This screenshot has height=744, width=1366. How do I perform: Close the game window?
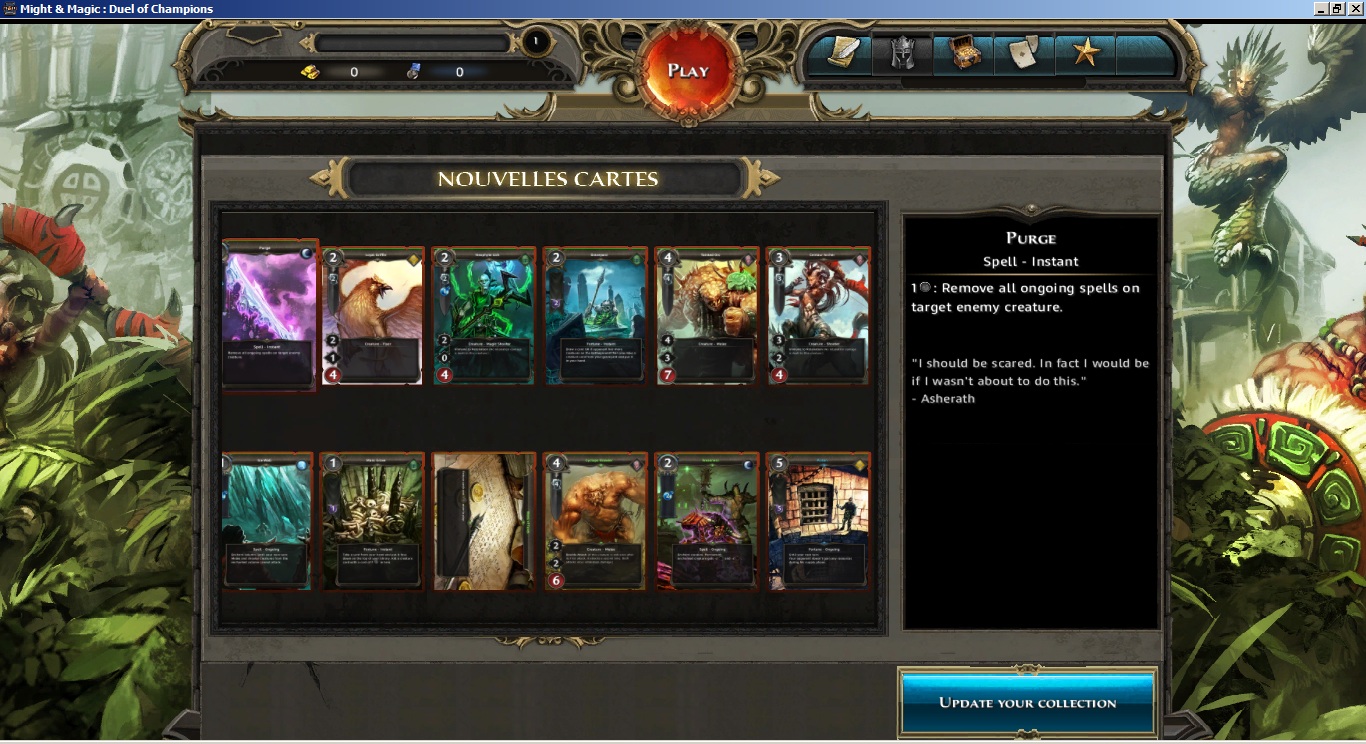point(1355,9)
